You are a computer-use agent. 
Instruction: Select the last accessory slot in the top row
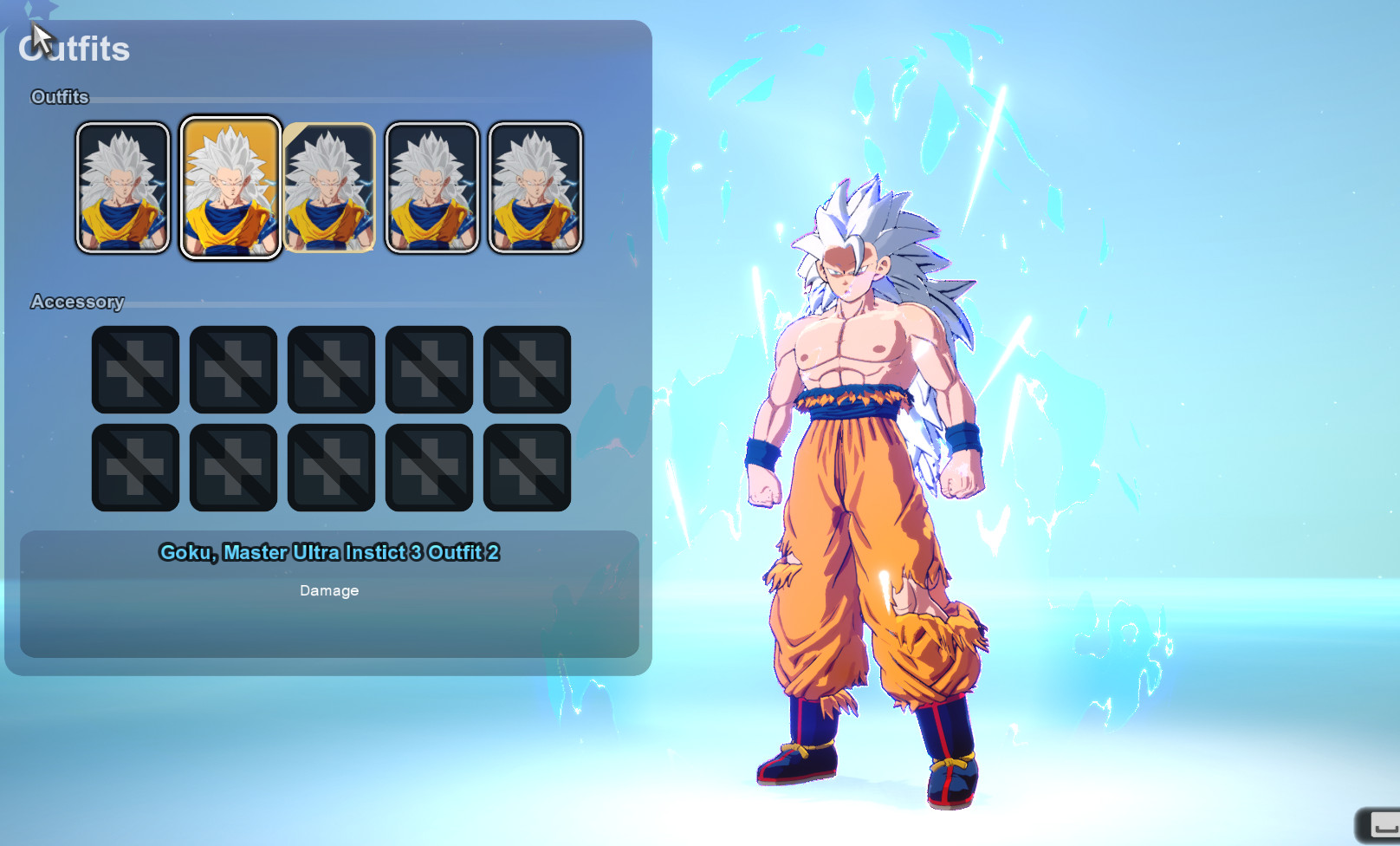[528, 368]
